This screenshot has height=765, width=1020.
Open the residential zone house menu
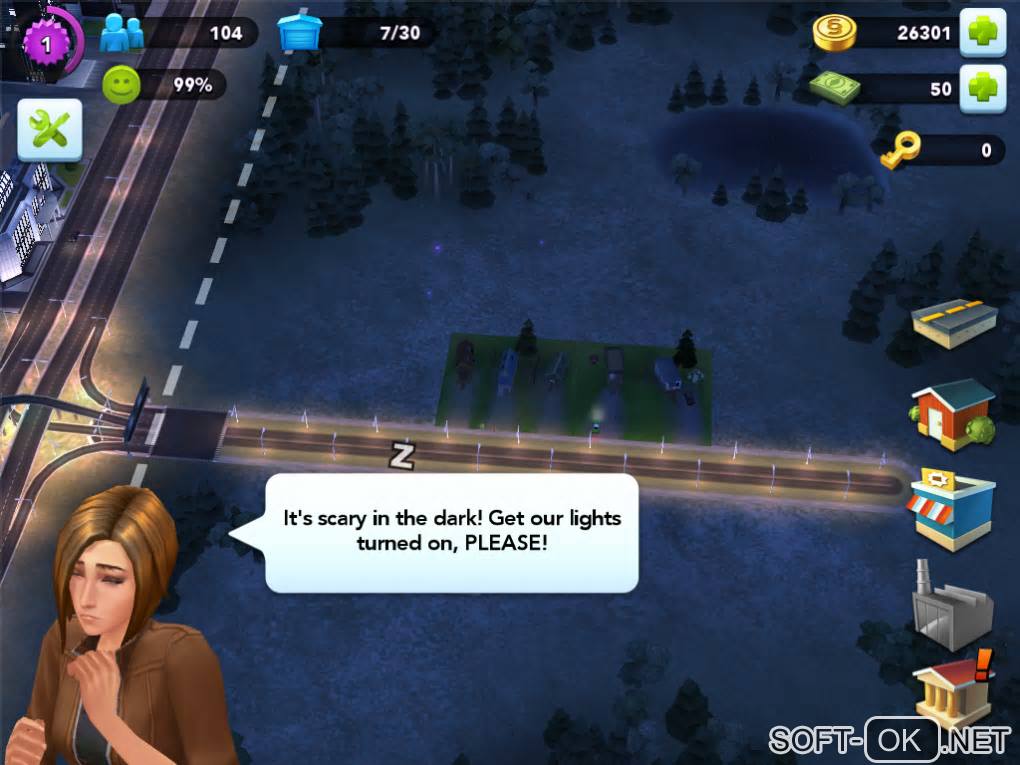[x=952, y=413]
